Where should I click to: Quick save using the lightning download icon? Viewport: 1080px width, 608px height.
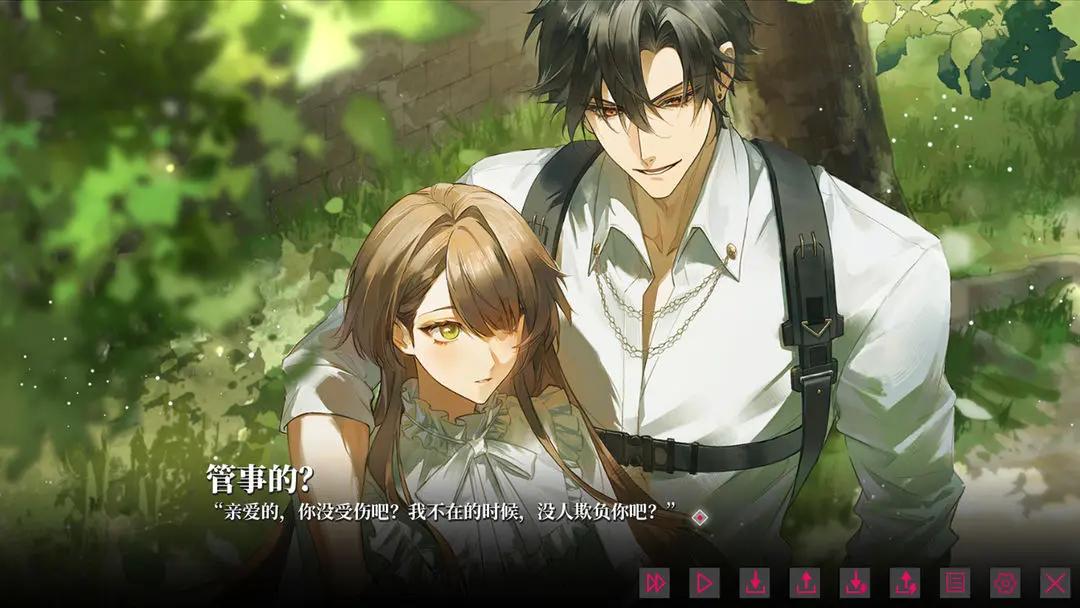[x=855, y=582]
